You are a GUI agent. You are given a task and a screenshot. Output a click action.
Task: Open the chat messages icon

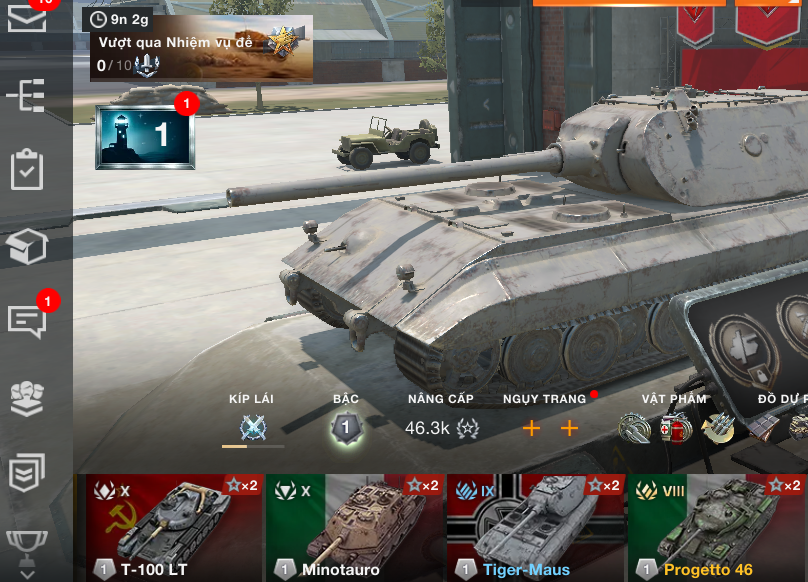pos(27,321)
